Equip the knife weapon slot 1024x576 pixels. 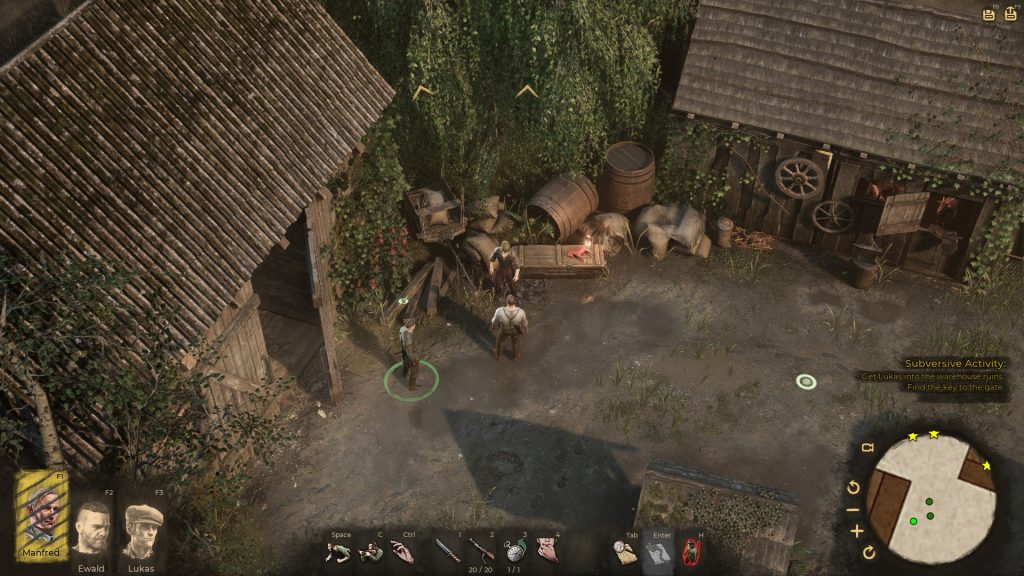(447, 550)
